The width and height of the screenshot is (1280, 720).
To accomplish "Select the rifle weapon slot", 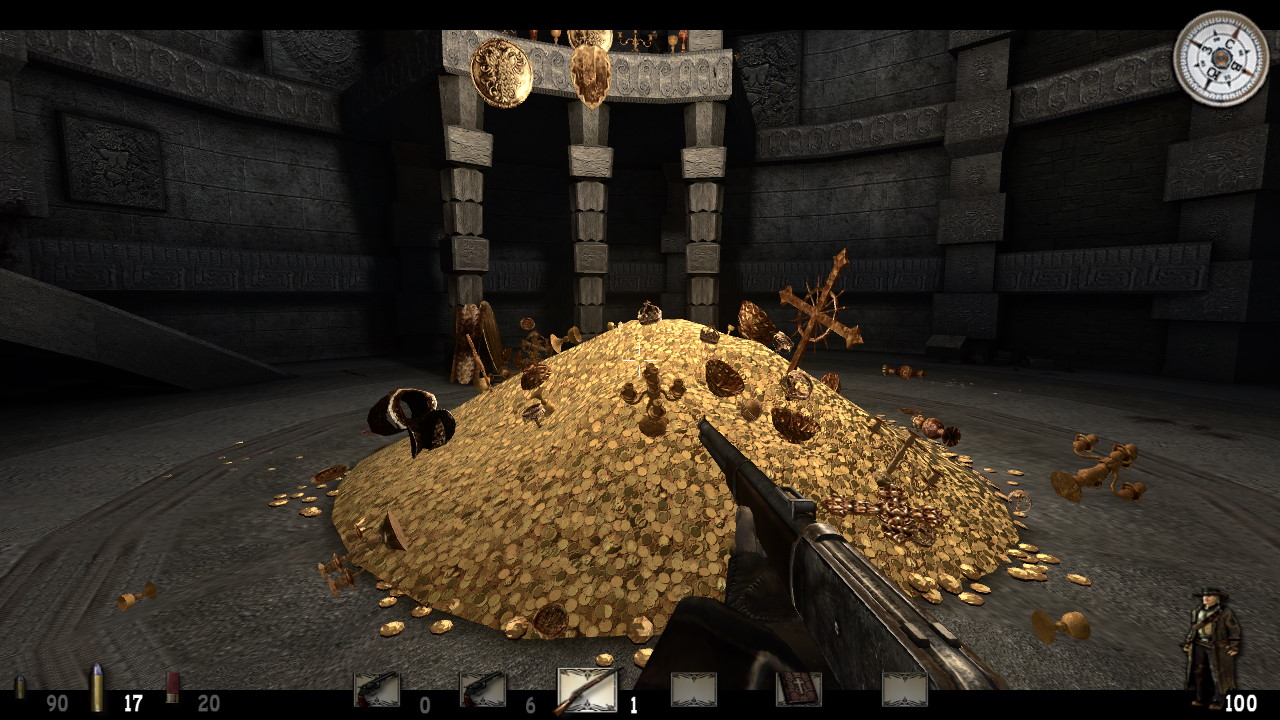I will tap(587, 690).
